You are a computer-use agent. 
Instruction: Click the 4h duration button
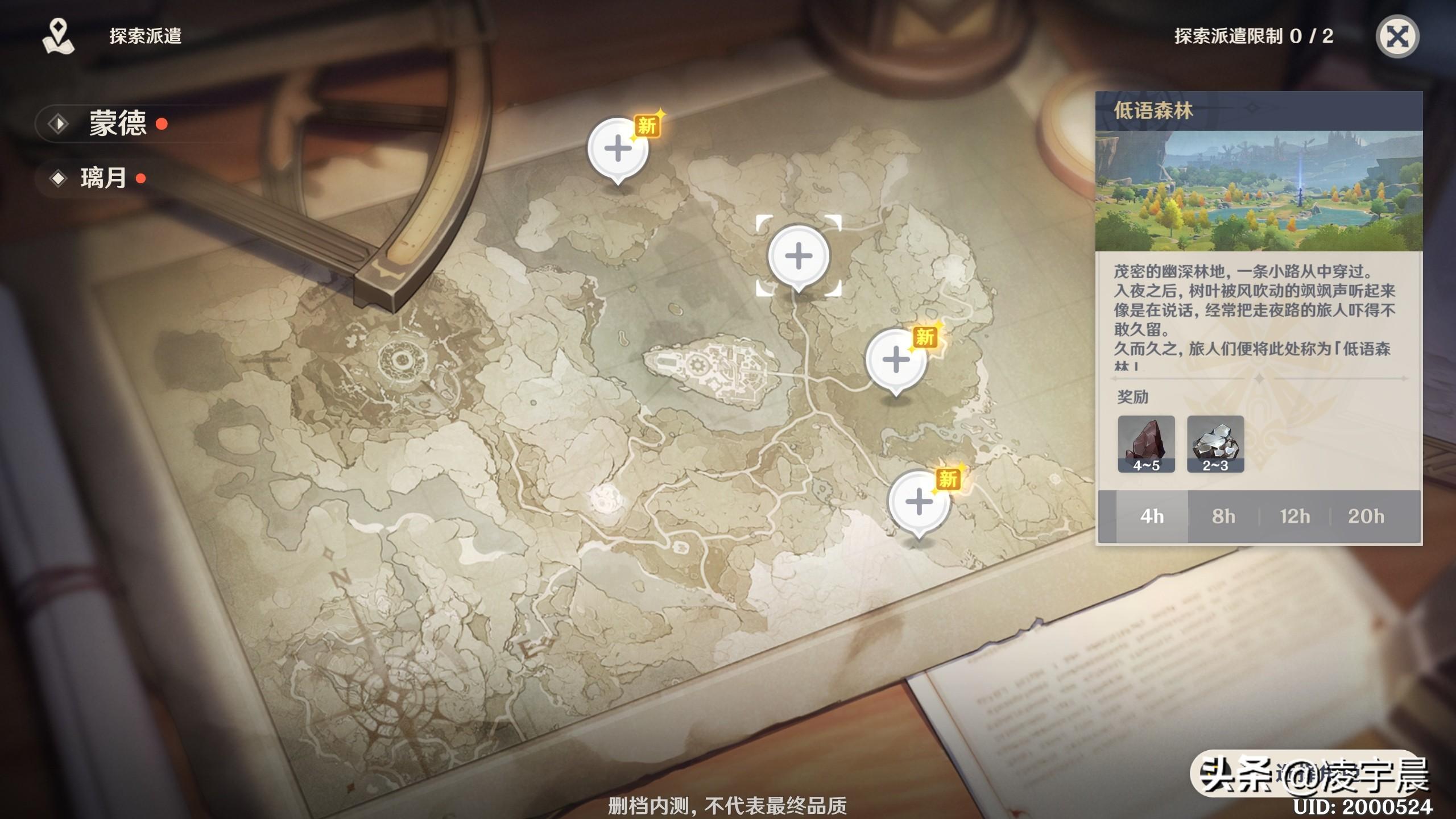pos(1152,517)
